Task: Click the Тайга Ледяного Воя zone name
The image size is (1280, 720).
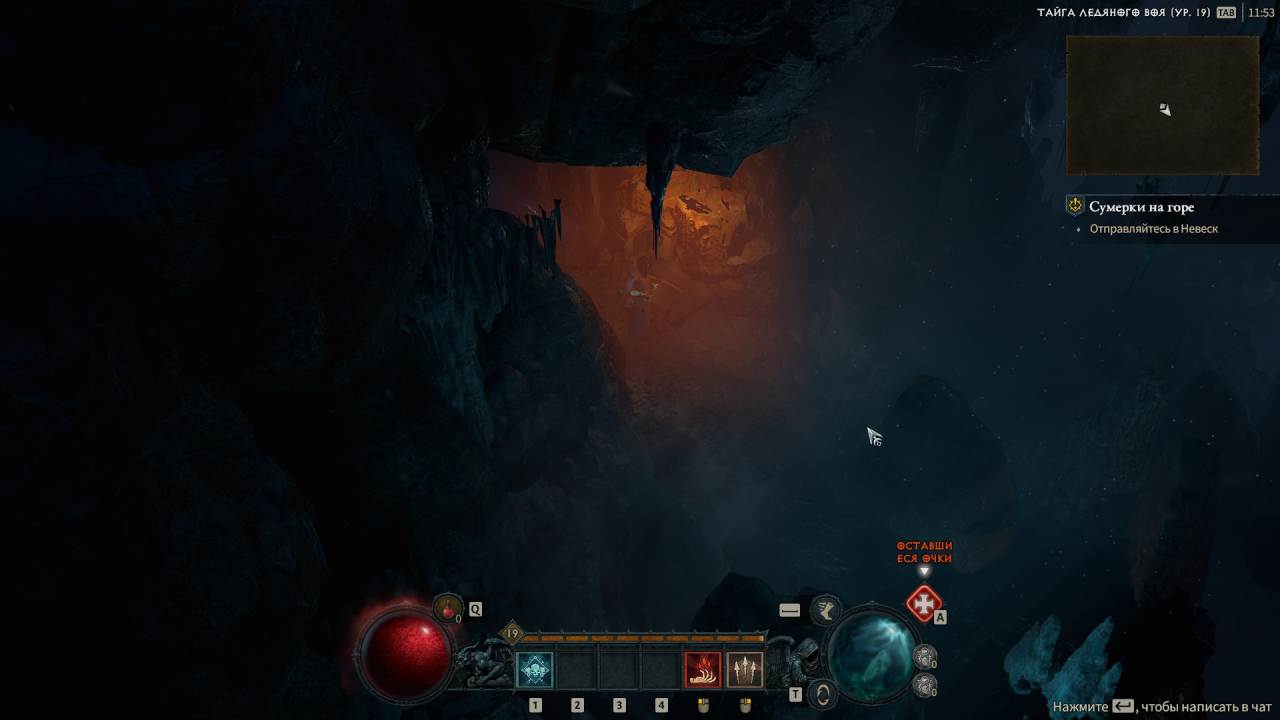Action: click(x=1122, y=12)
